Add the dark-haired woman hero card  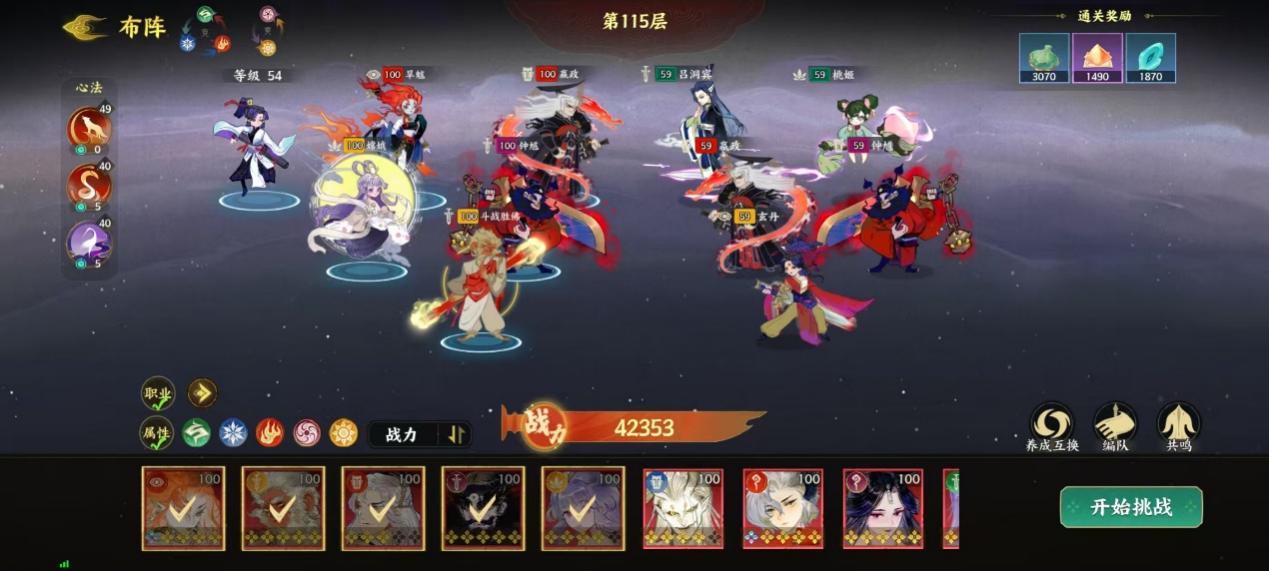pos(883,508)
